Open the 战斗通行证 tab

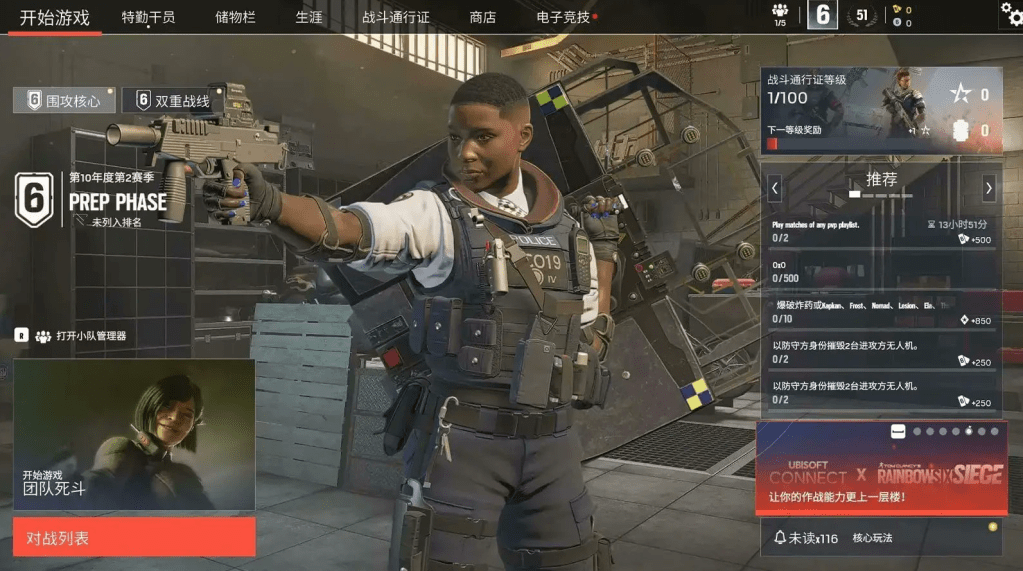(396, 17)
